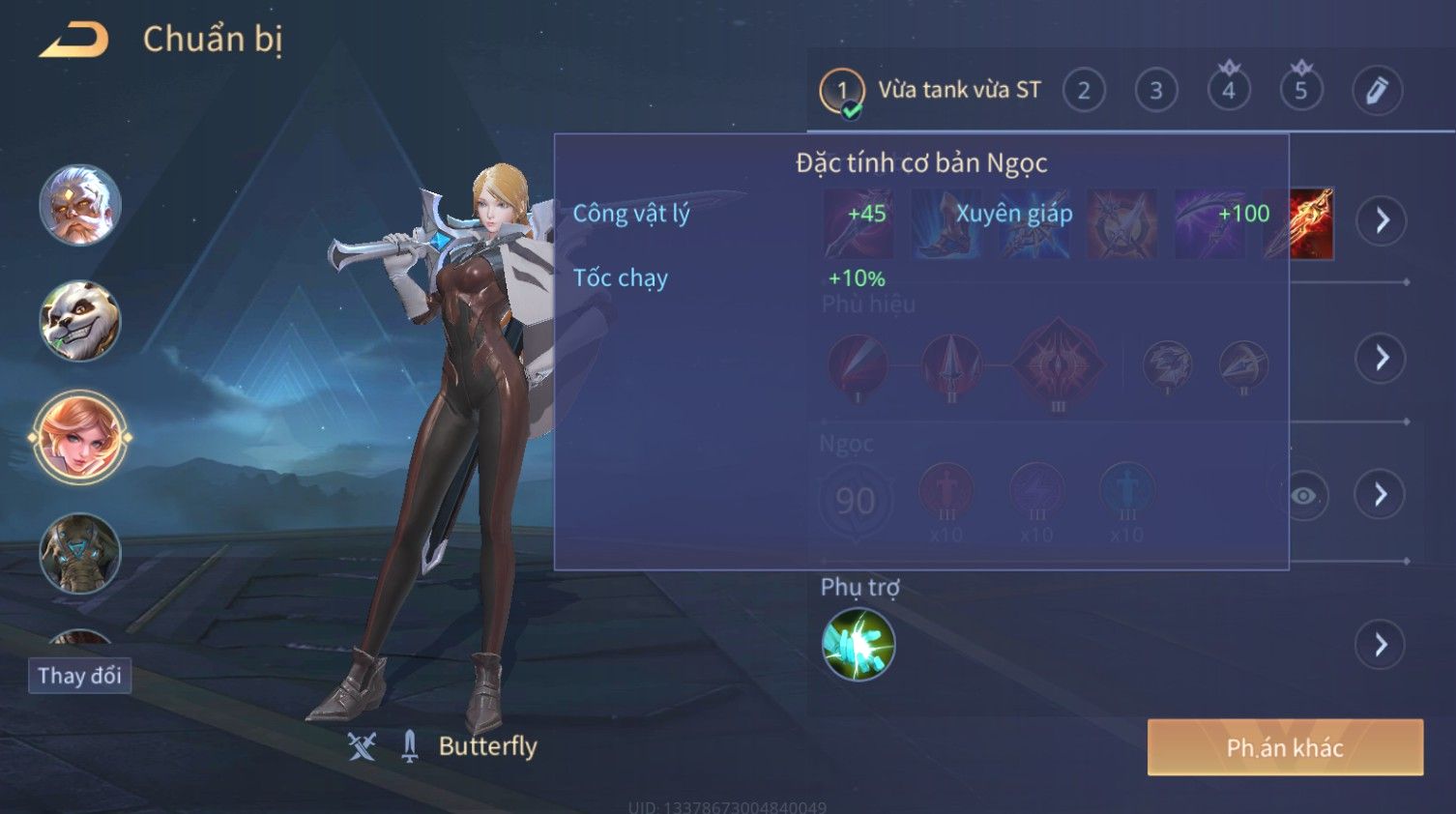Open the Phụ trợ section arrow
Image resolution: width=1456 pixels, height=814 pixels.
[x=1381, y=645]
